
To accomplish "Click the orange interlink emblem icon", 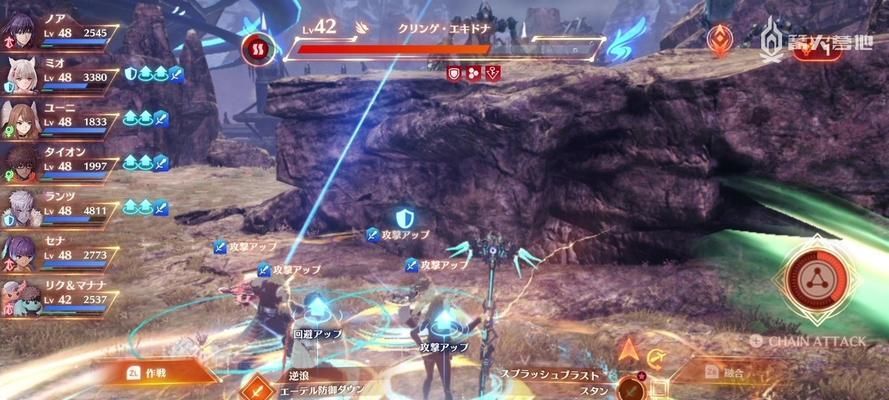I will tap(718, 41).
